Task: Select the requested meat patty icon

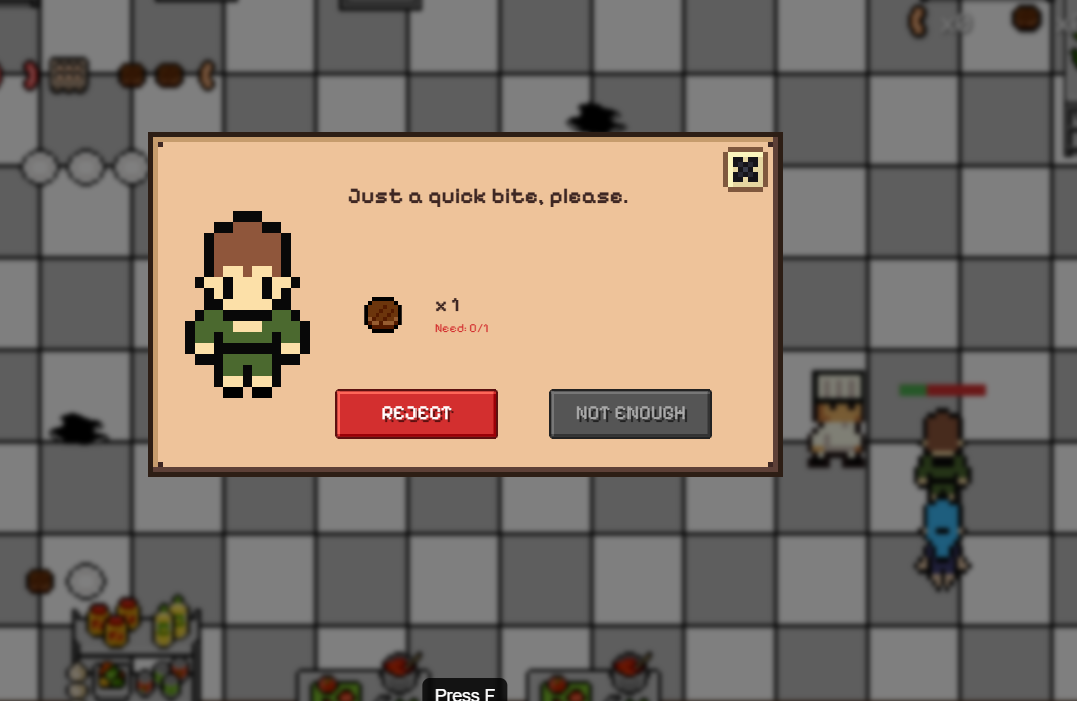Action: [383, 315]
